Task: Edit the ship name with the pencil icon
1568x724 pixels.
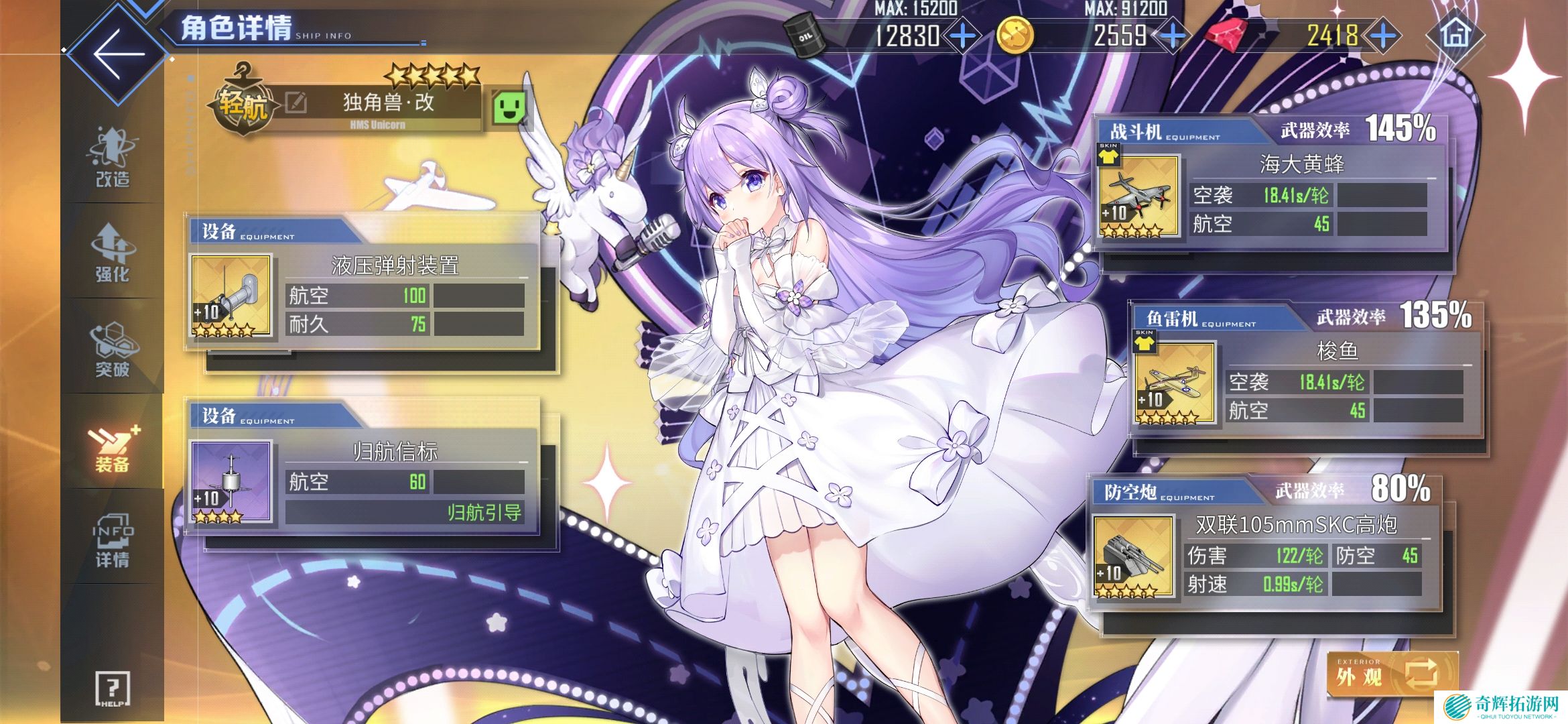Action: coord(296,103)
